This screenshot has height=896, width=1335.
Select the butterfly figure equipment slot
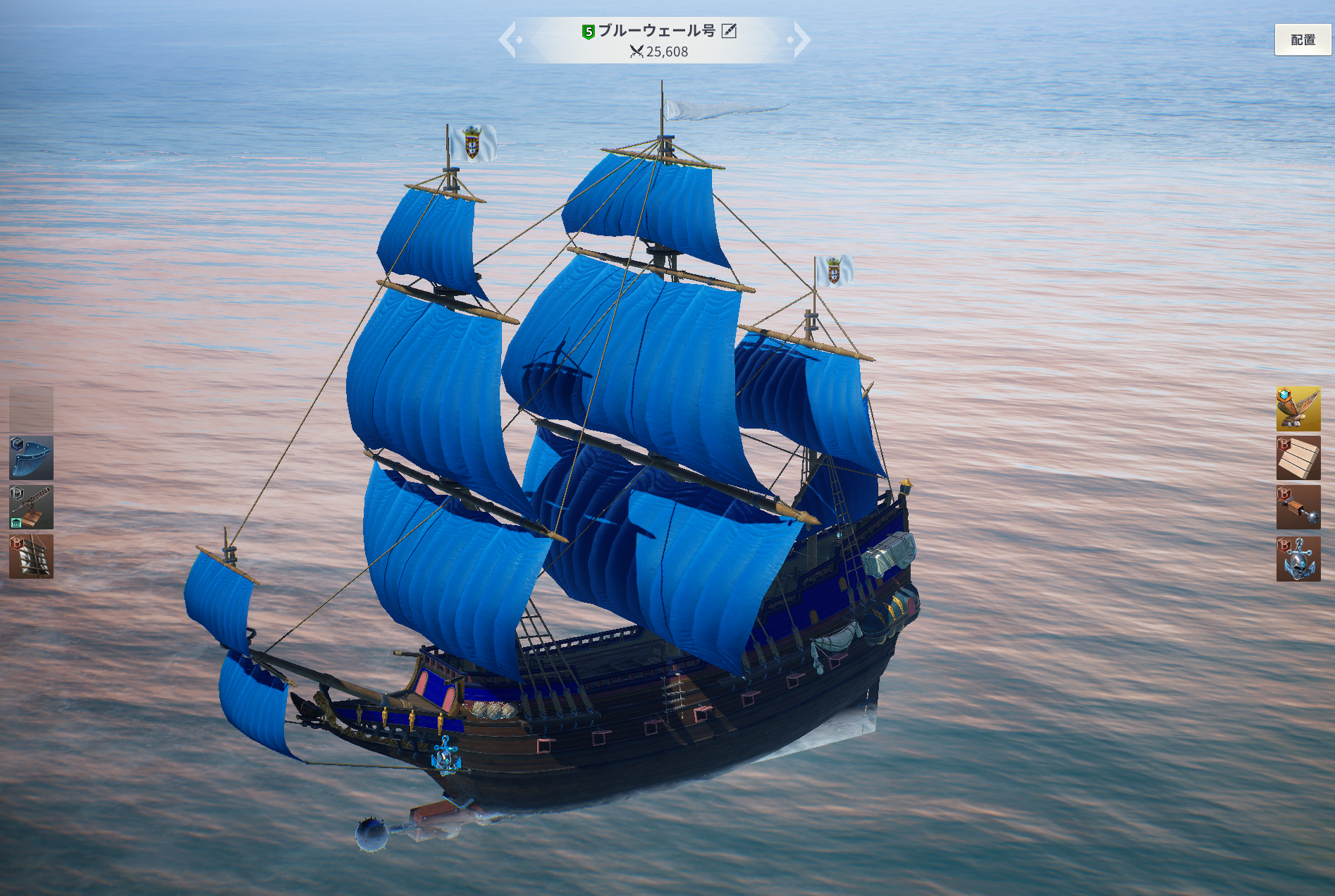(1298, 408)
